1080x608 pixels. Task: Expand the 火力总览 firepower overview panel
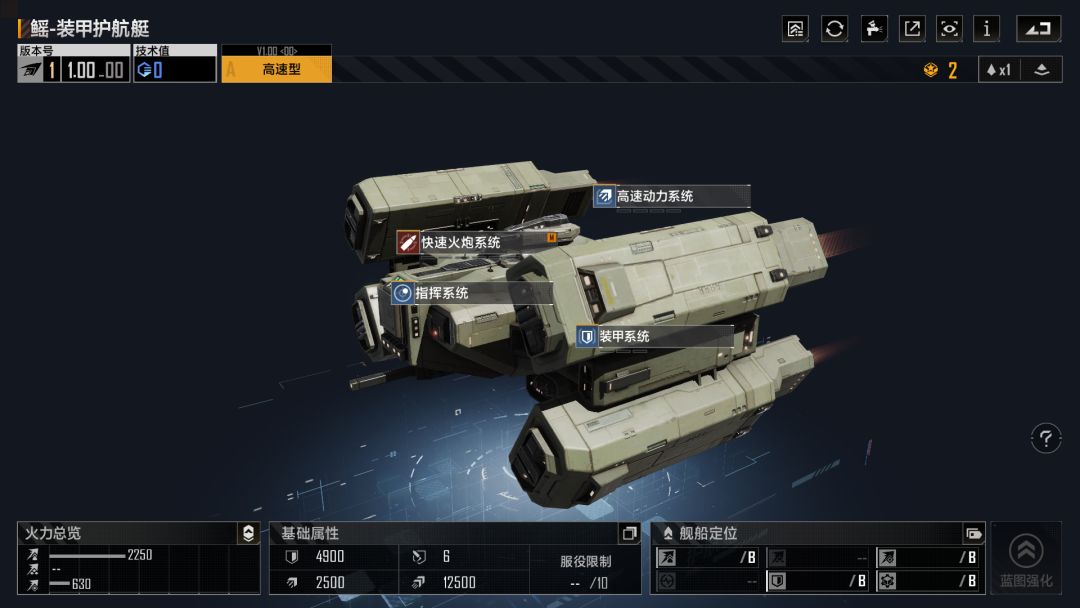point(249,534)
